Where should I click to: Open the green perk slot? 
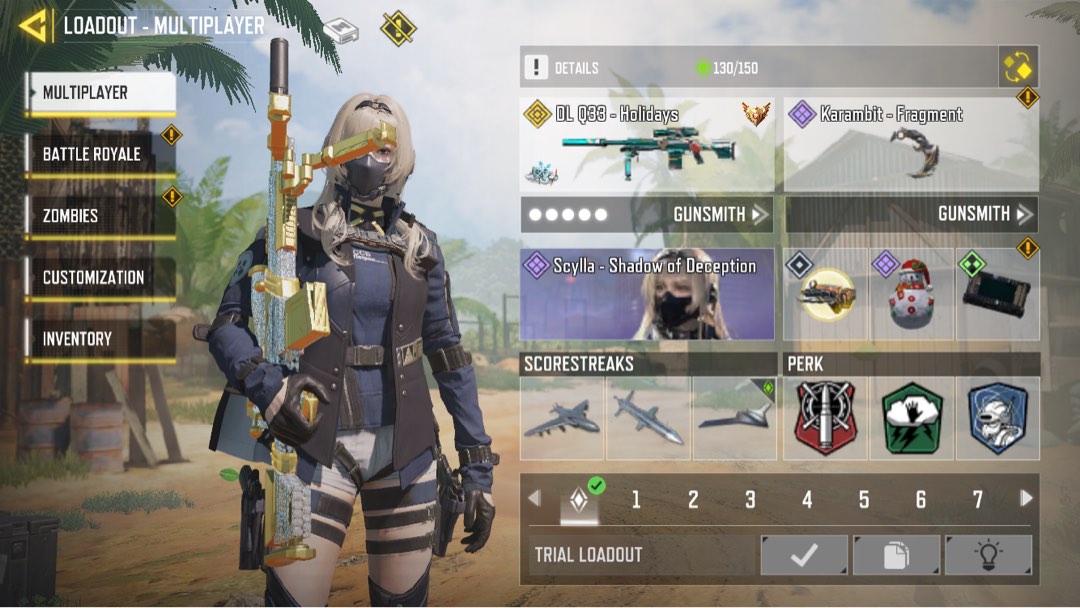(x=911, y=418)
